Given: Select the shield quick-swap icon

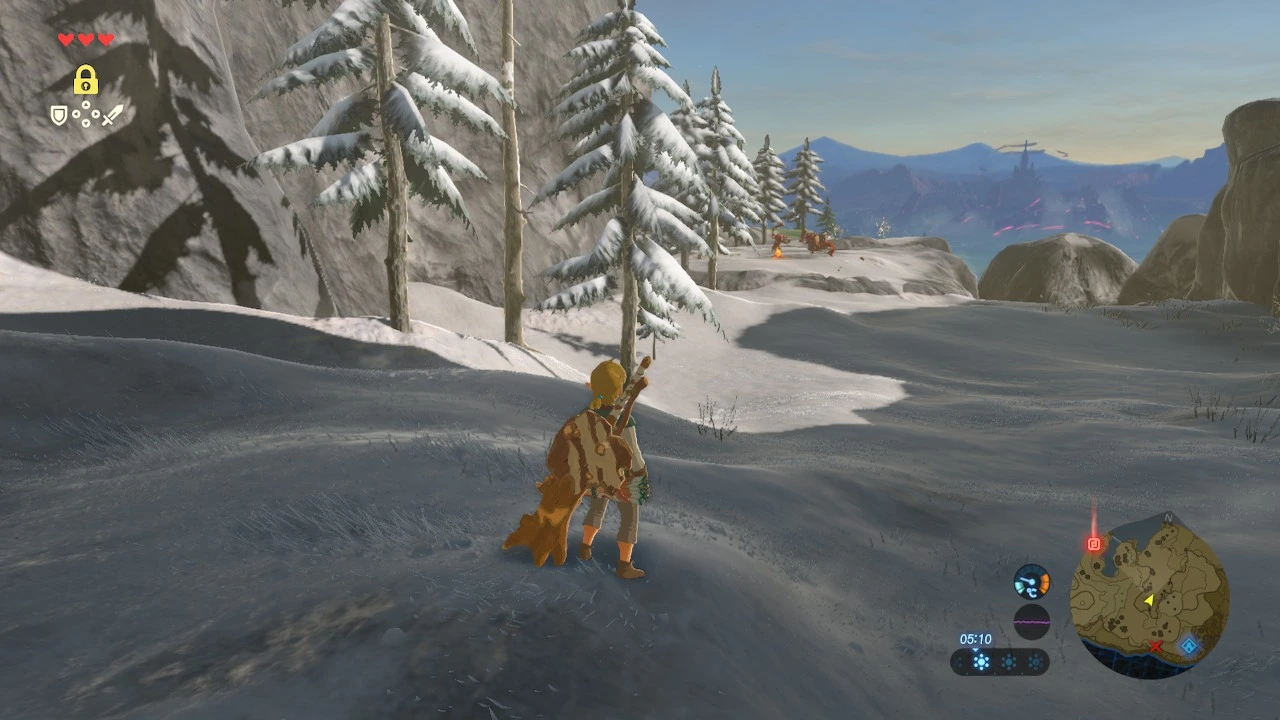Looking at the screenshot, I should 59,116.
